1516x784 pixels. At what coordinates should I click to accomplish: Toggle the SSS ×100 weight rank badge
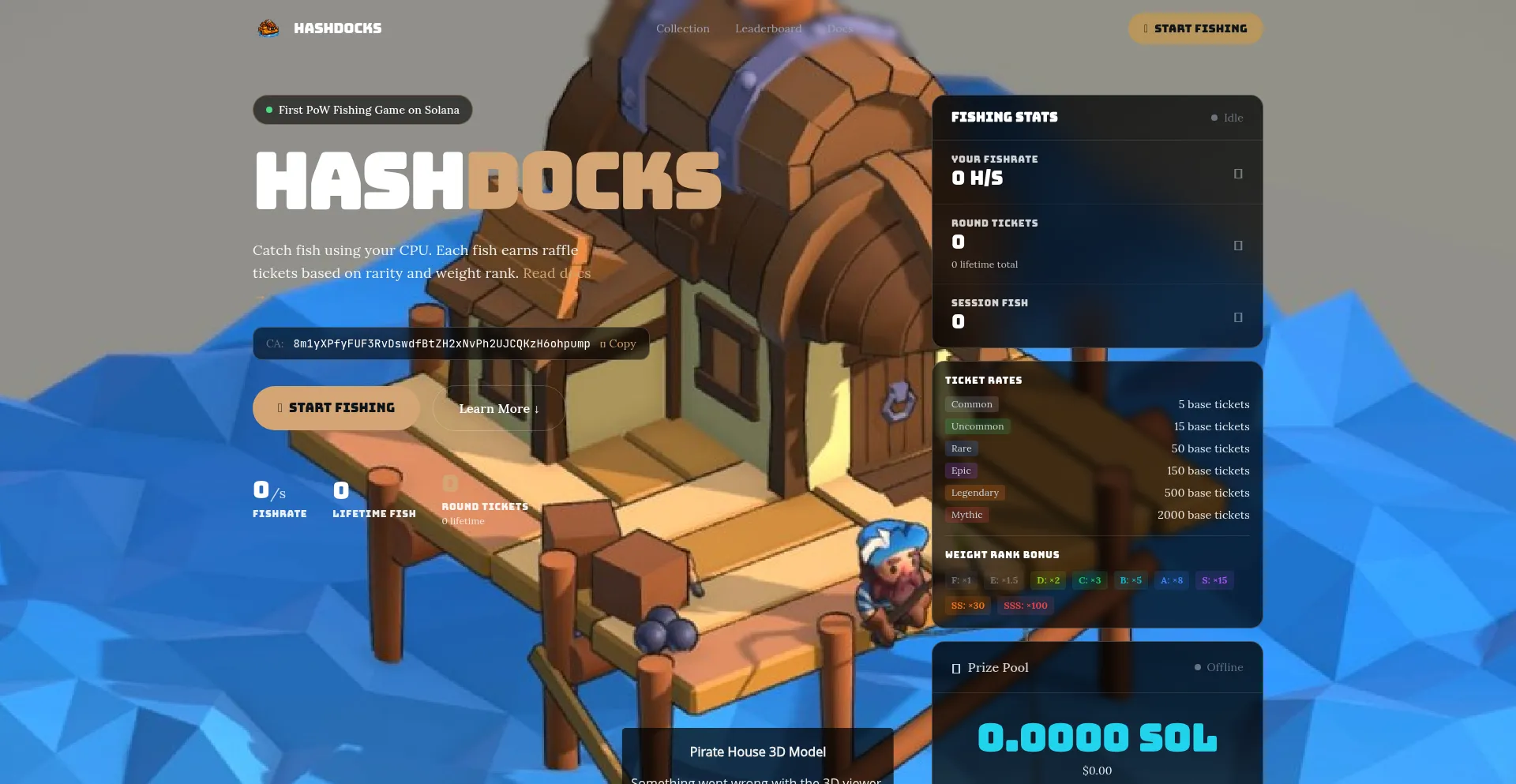coord(1026,606)
